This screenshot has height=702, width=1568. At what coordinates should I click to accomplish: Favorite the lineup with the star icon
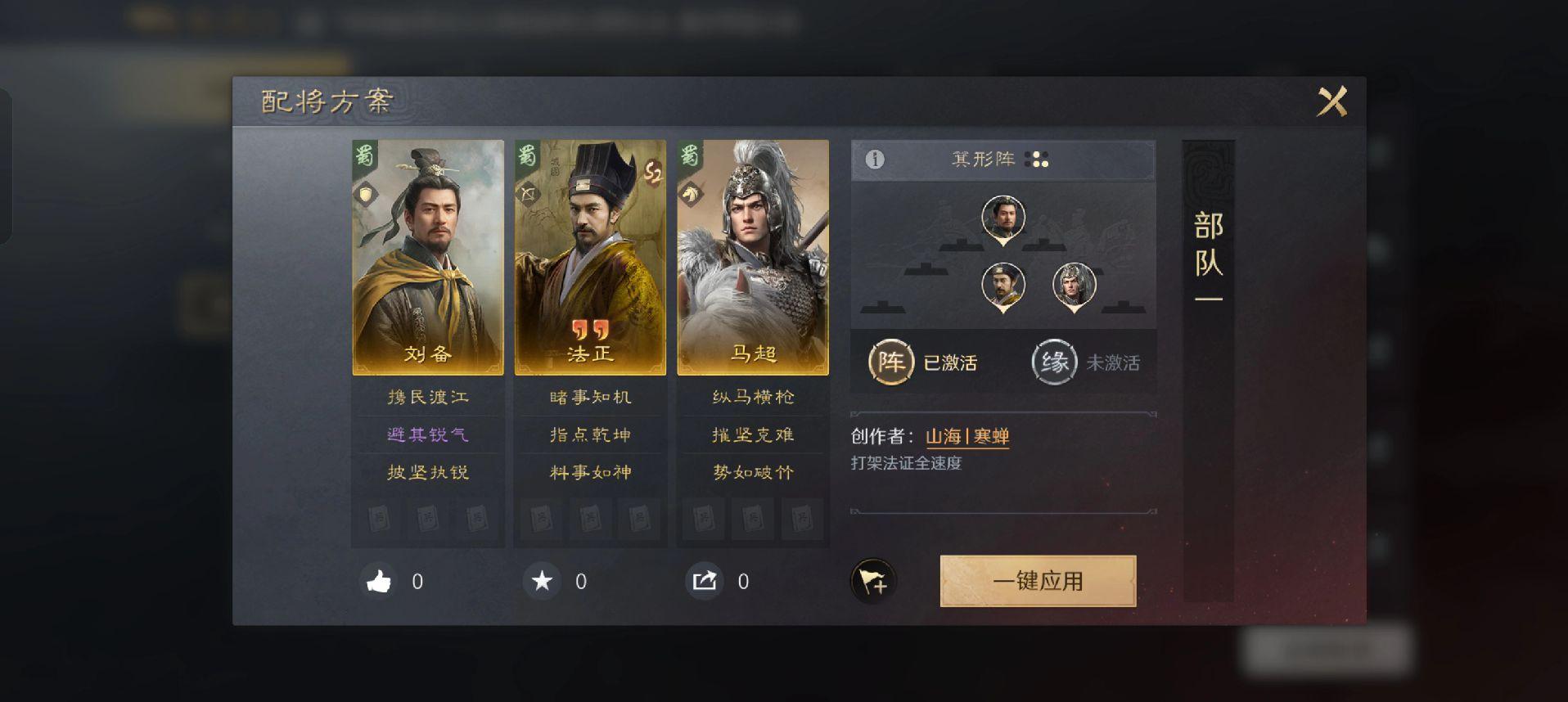click(542, 582)
